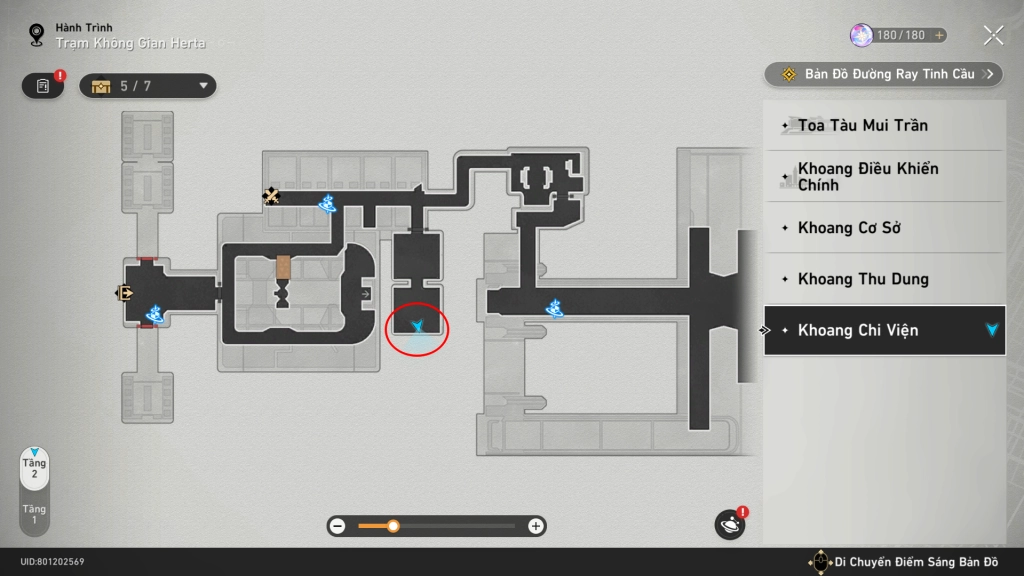Select the exit door marker on the left room
The image size is (1024, 576).
pos(125,293)
